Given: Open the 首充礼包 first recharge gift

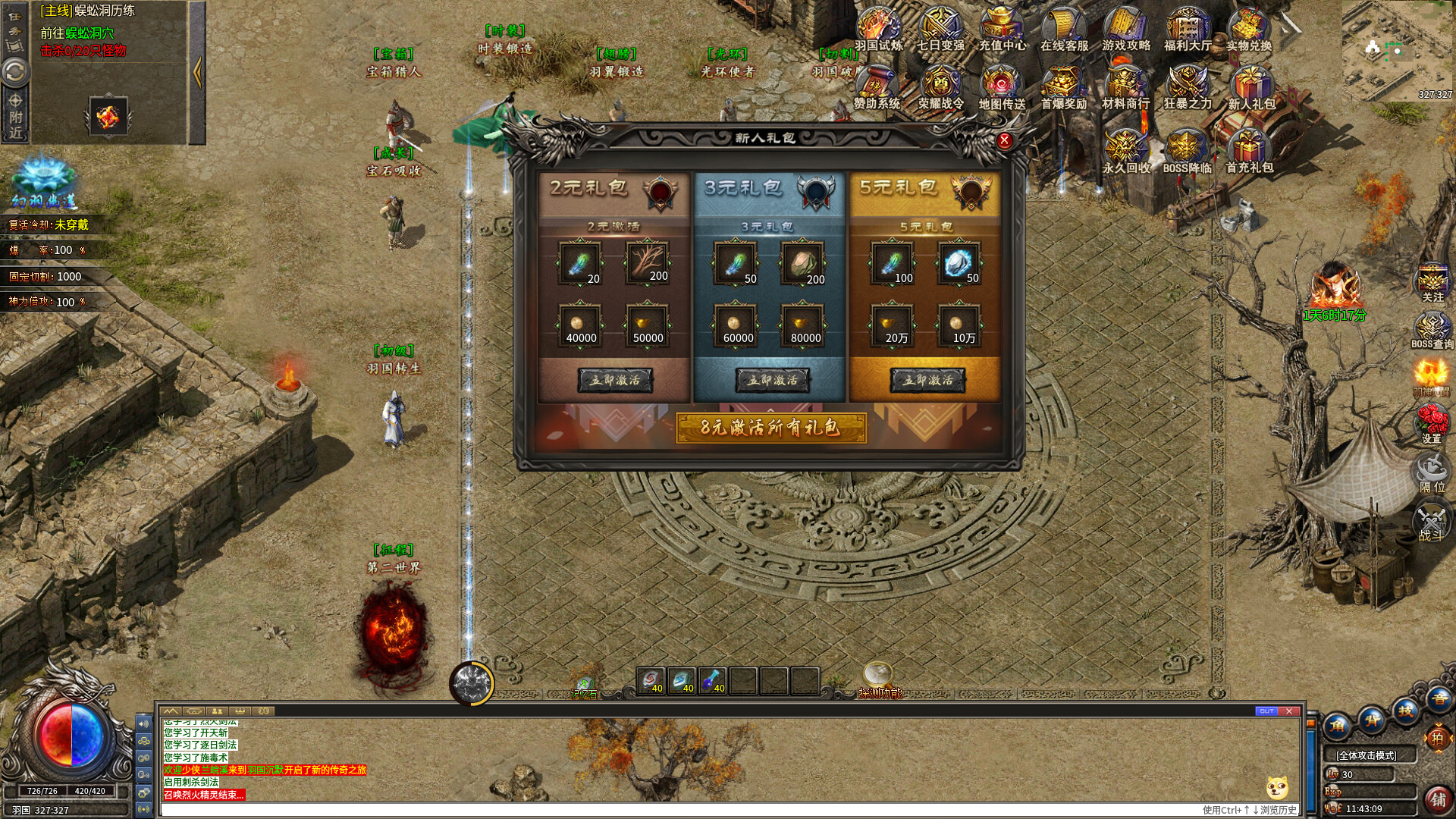Looking at the screenshot, I should tap(1249, 150).
